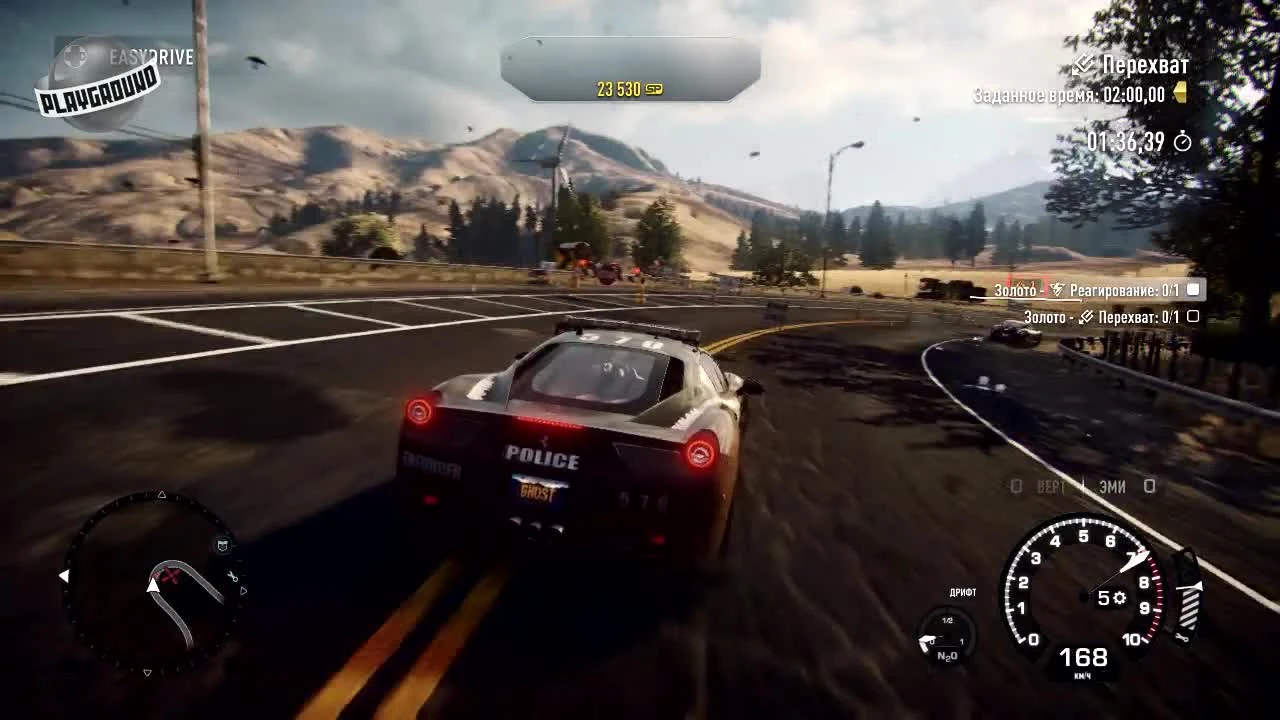The width and height of the screenshot is (1280, 720).
Task: Open next minimap view via right arrow
Action: (x=244, y=589)
